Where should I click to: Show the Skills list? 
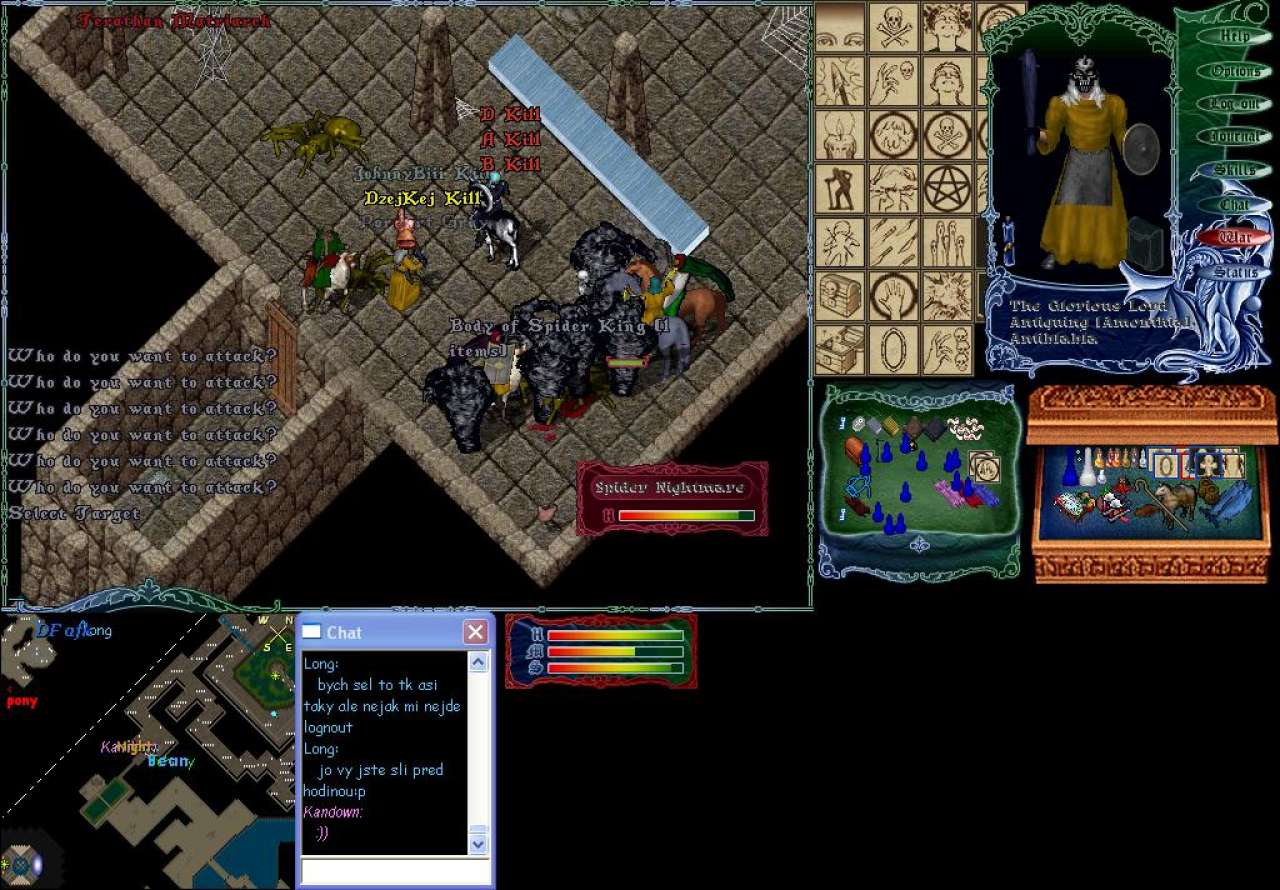coord(1236,170)
